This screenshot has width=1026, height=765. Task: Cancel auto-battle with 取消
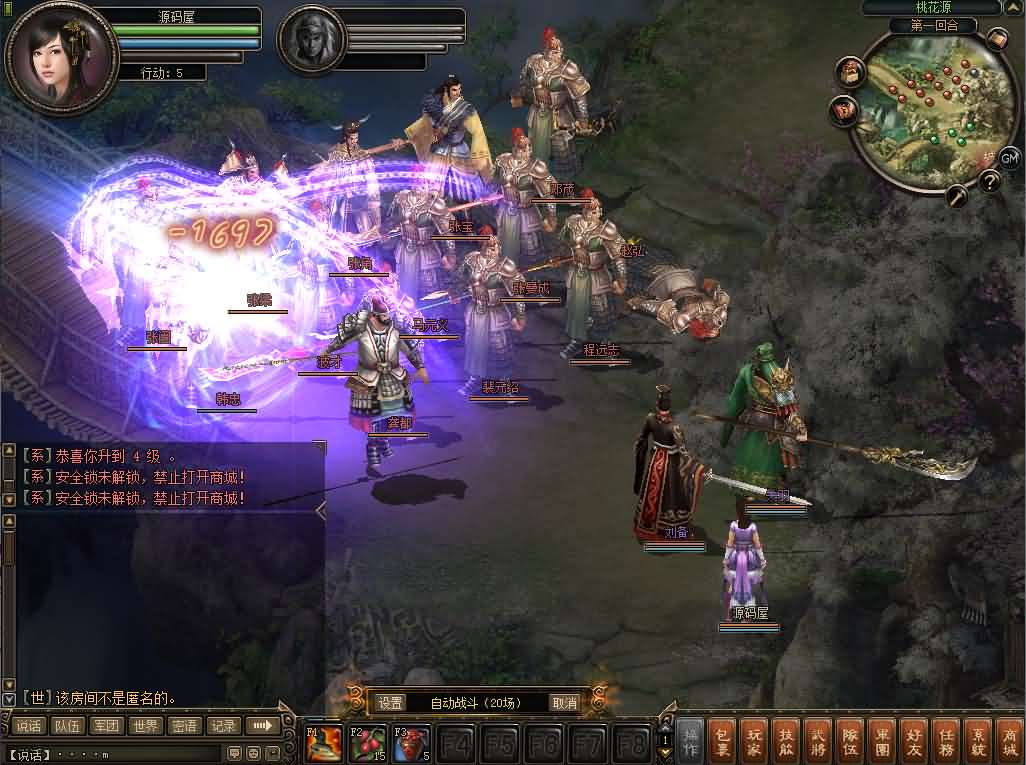pyautogui.click(x=565, y=703)
